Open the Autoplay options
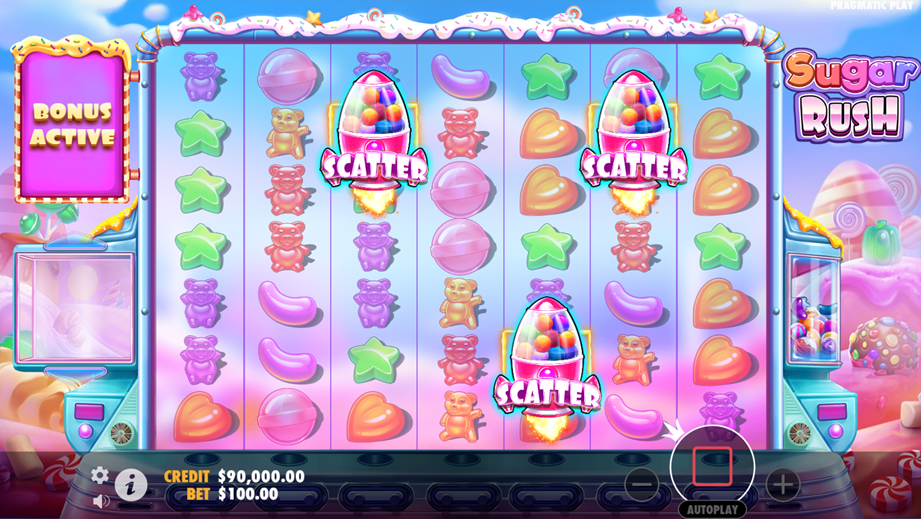This screenshot has width=921, height=519. pos(712,509)
